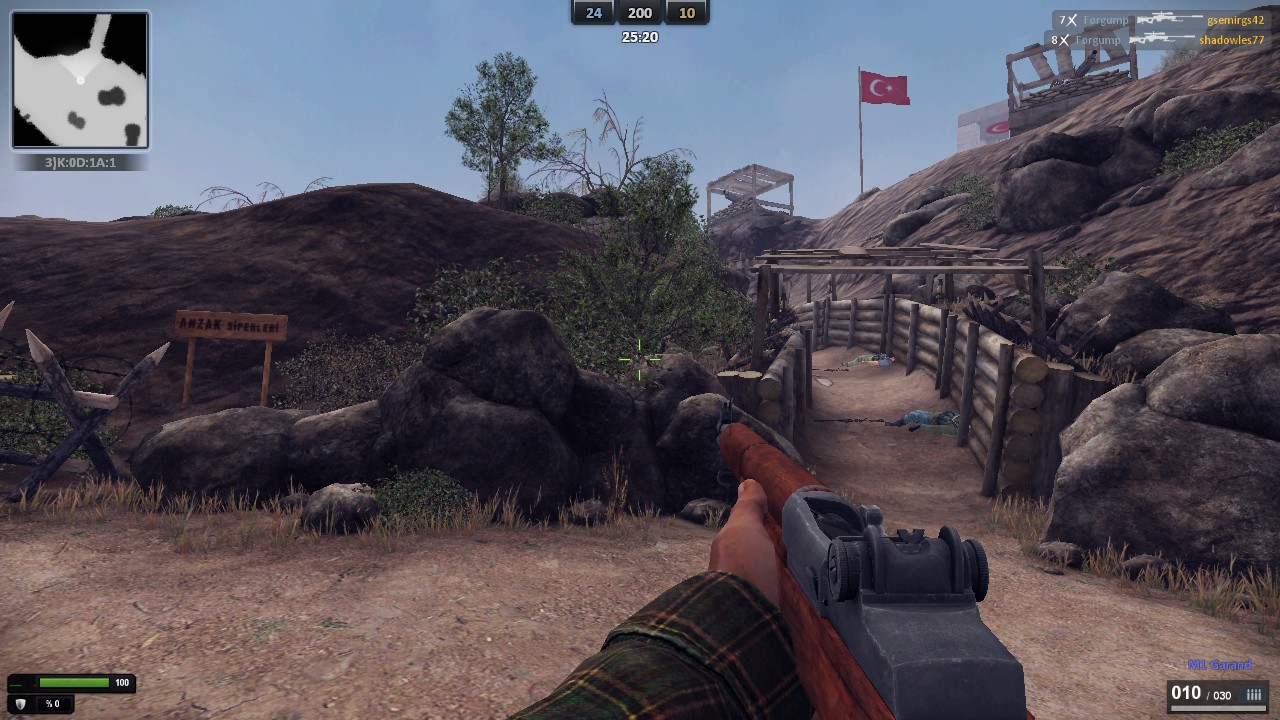The width and height of the screenshot is (1280, 720).
Task: Click the X kill marker on the 8 killfeed row
Action: 1064,39
